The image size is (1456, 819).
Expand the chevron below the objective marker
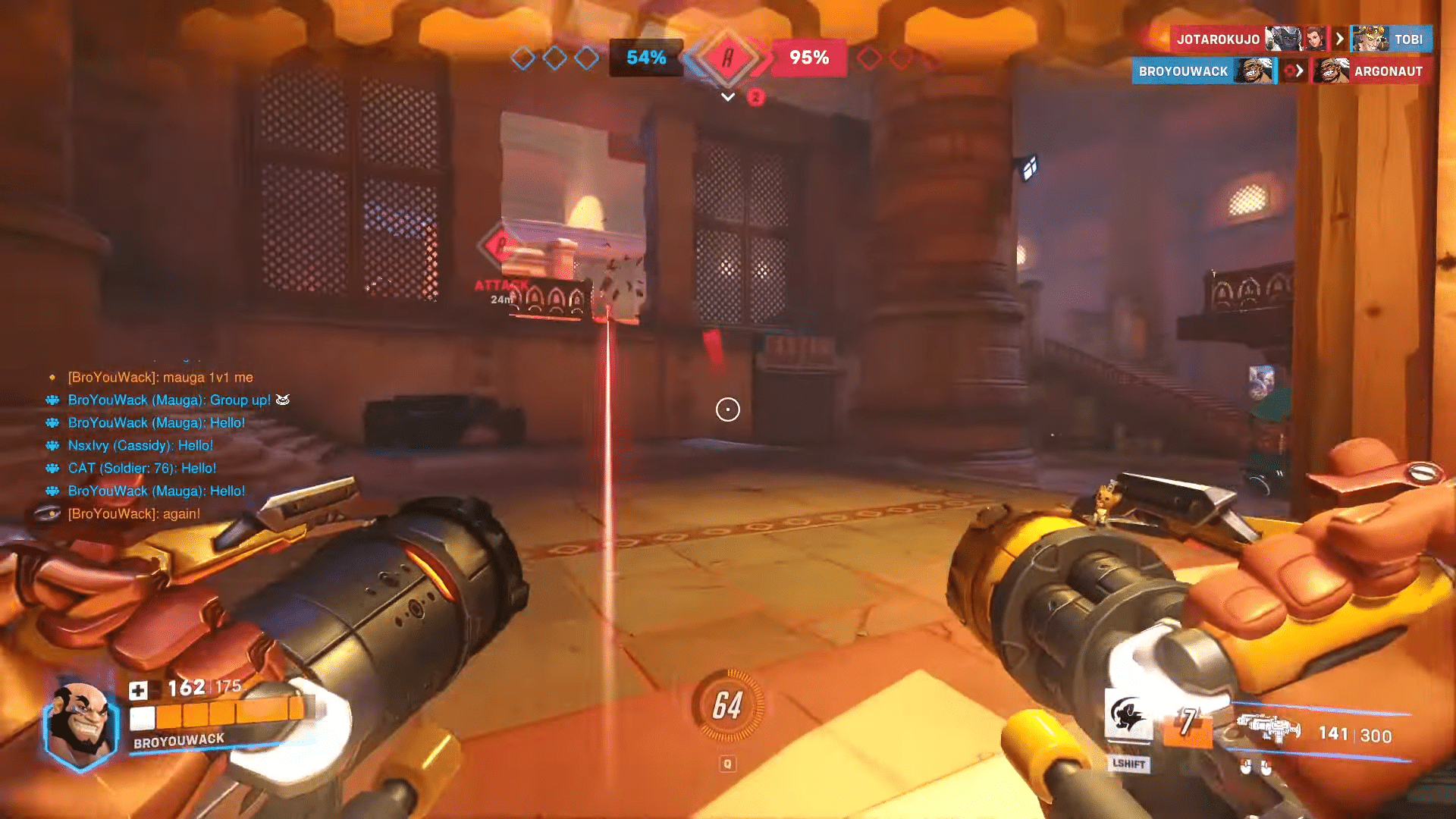[726, 97]
